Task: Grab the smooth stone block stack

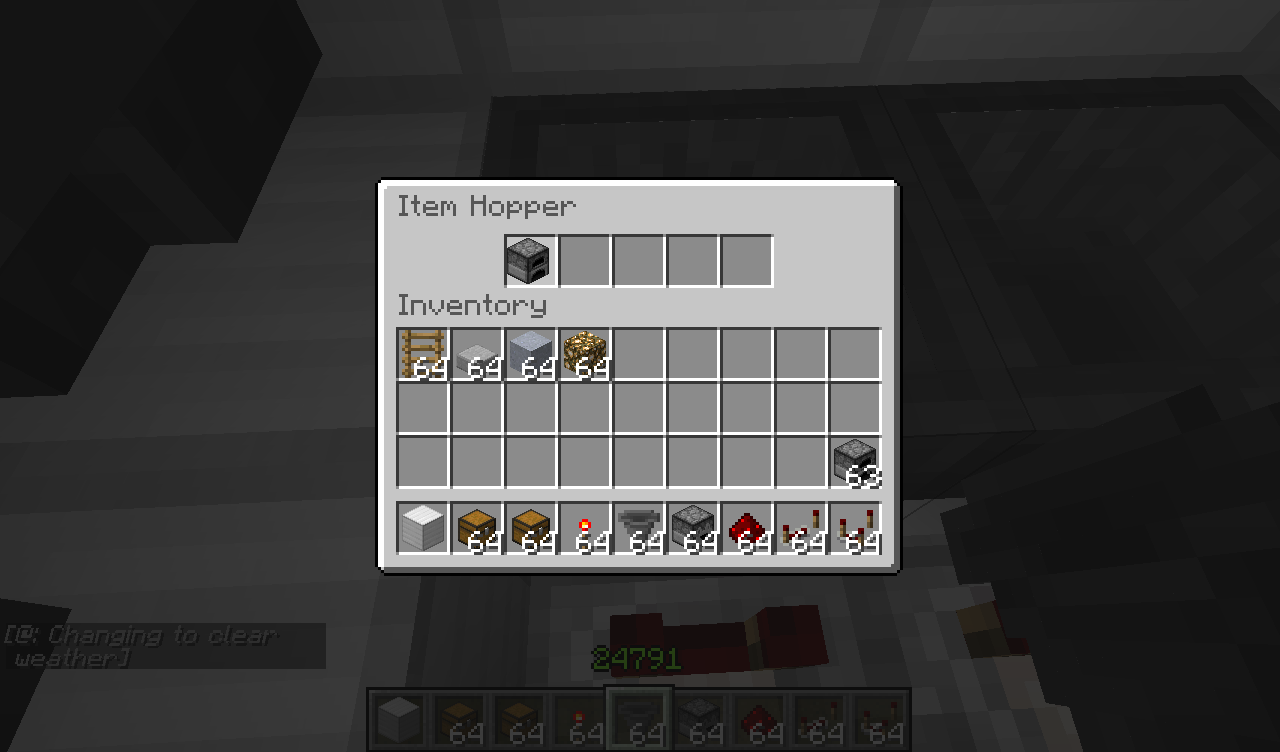Action: [x=531, y=350]
